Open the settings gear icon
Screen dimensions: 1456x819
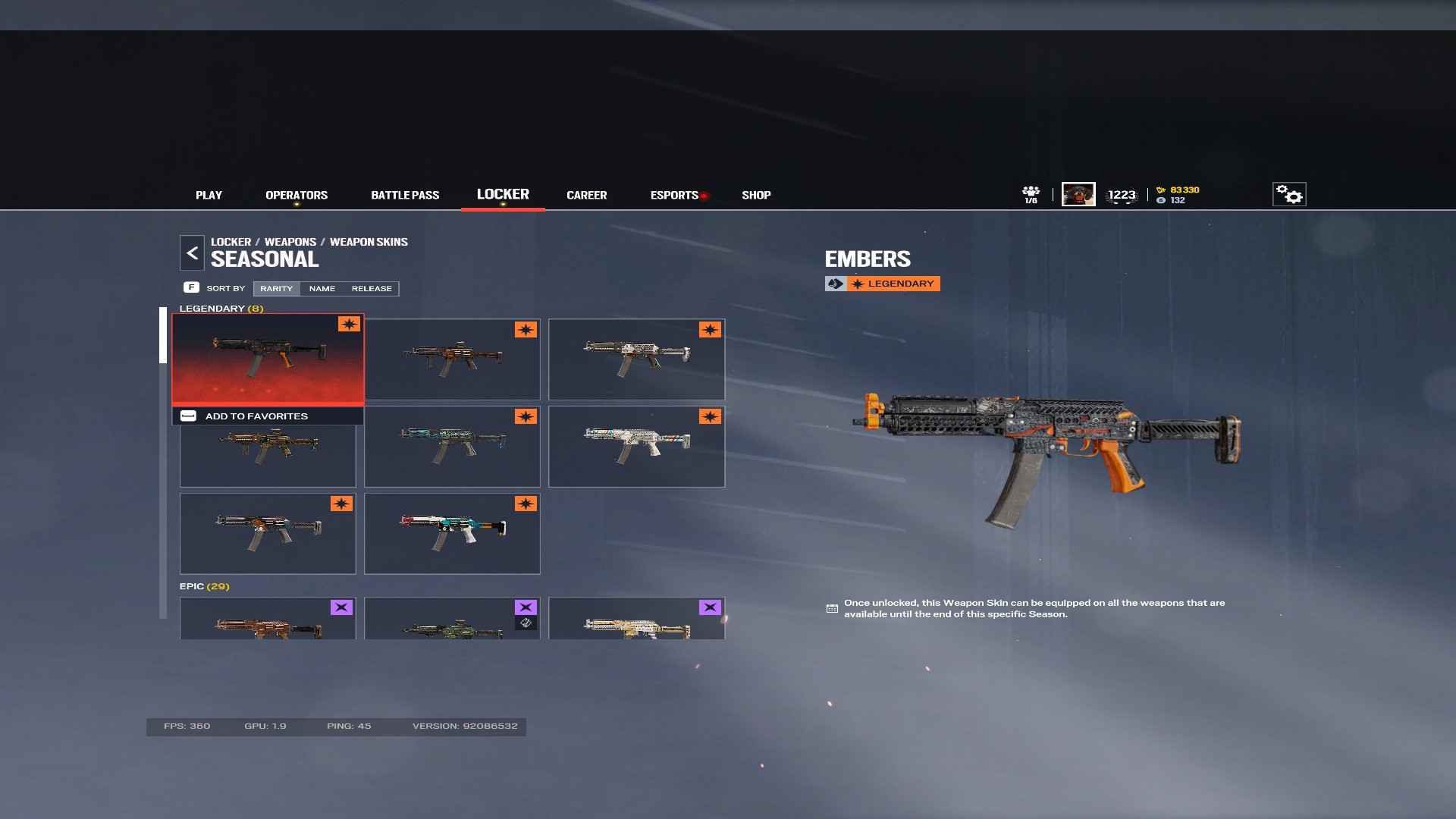pyautogui.click(x=1288, y=194)
